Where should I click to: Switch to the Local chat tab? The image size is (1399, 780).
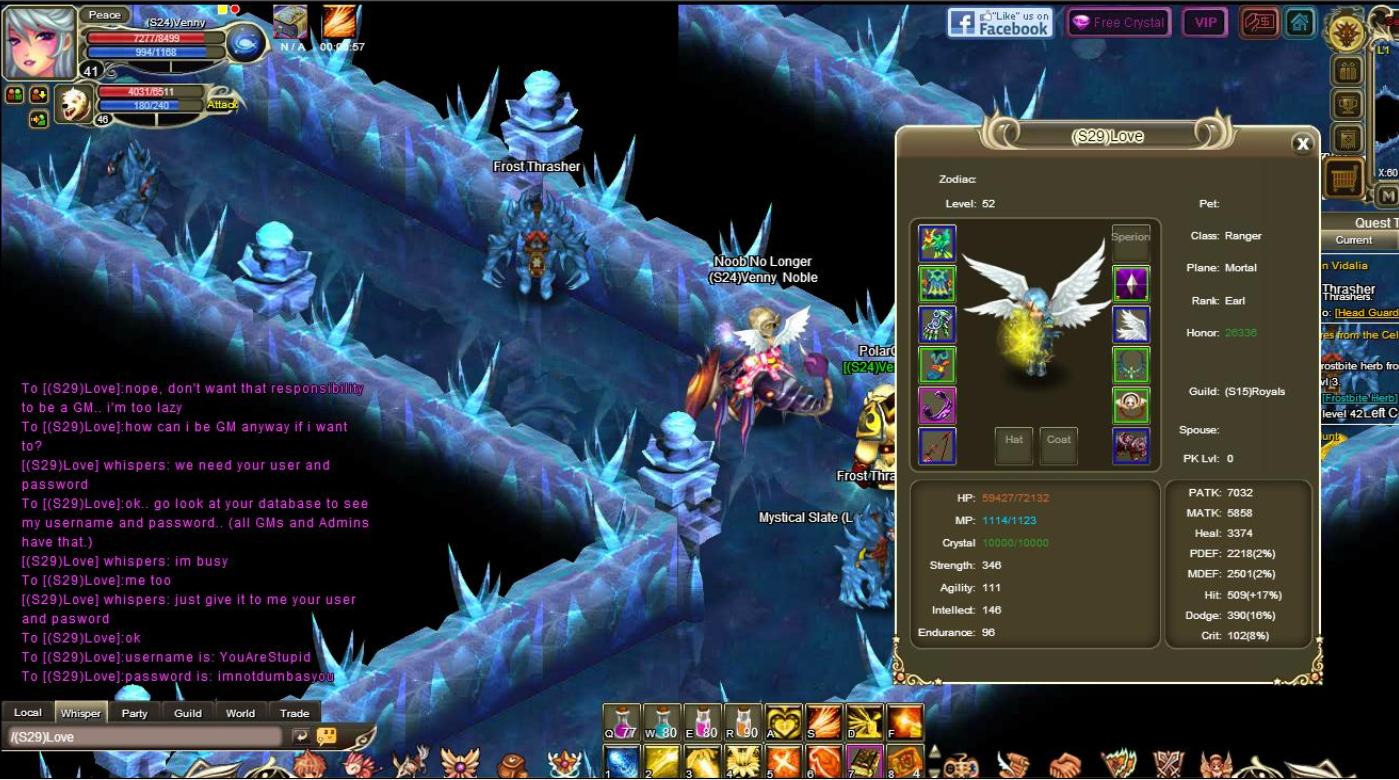pos(28,713)
